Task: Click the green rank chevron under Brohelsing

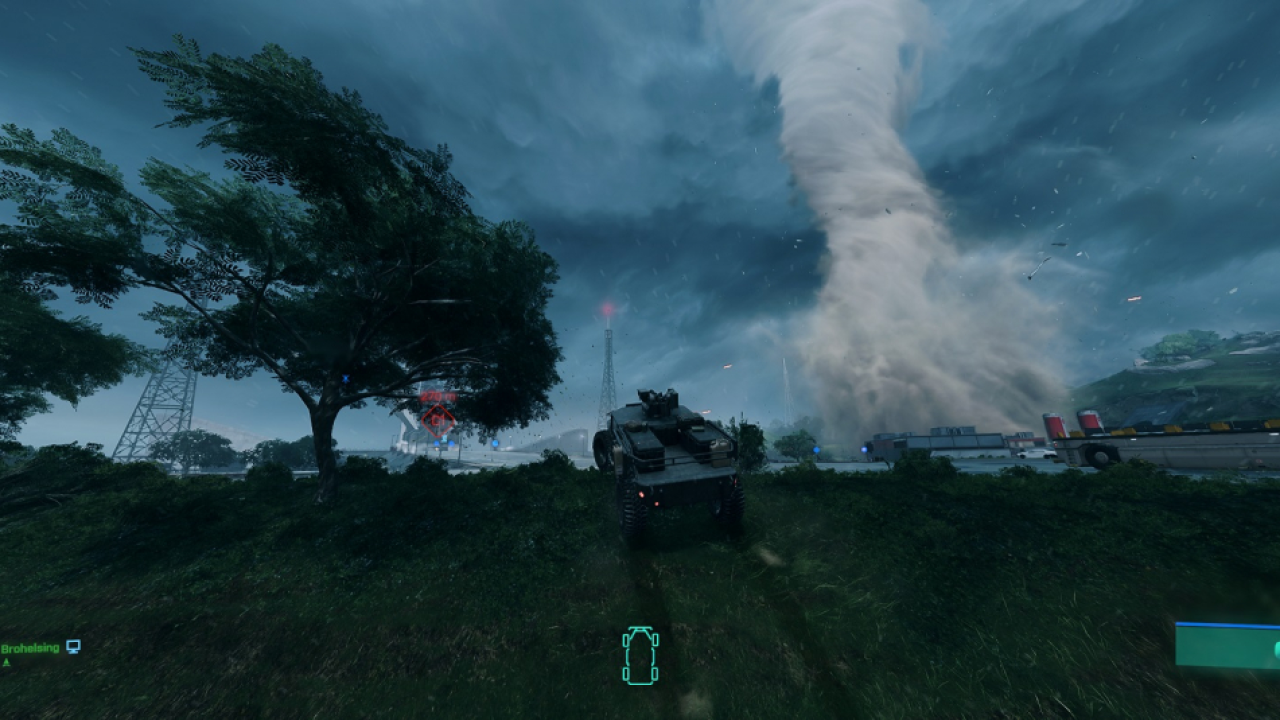Action: pyautogui.click(x=6, y=662)
